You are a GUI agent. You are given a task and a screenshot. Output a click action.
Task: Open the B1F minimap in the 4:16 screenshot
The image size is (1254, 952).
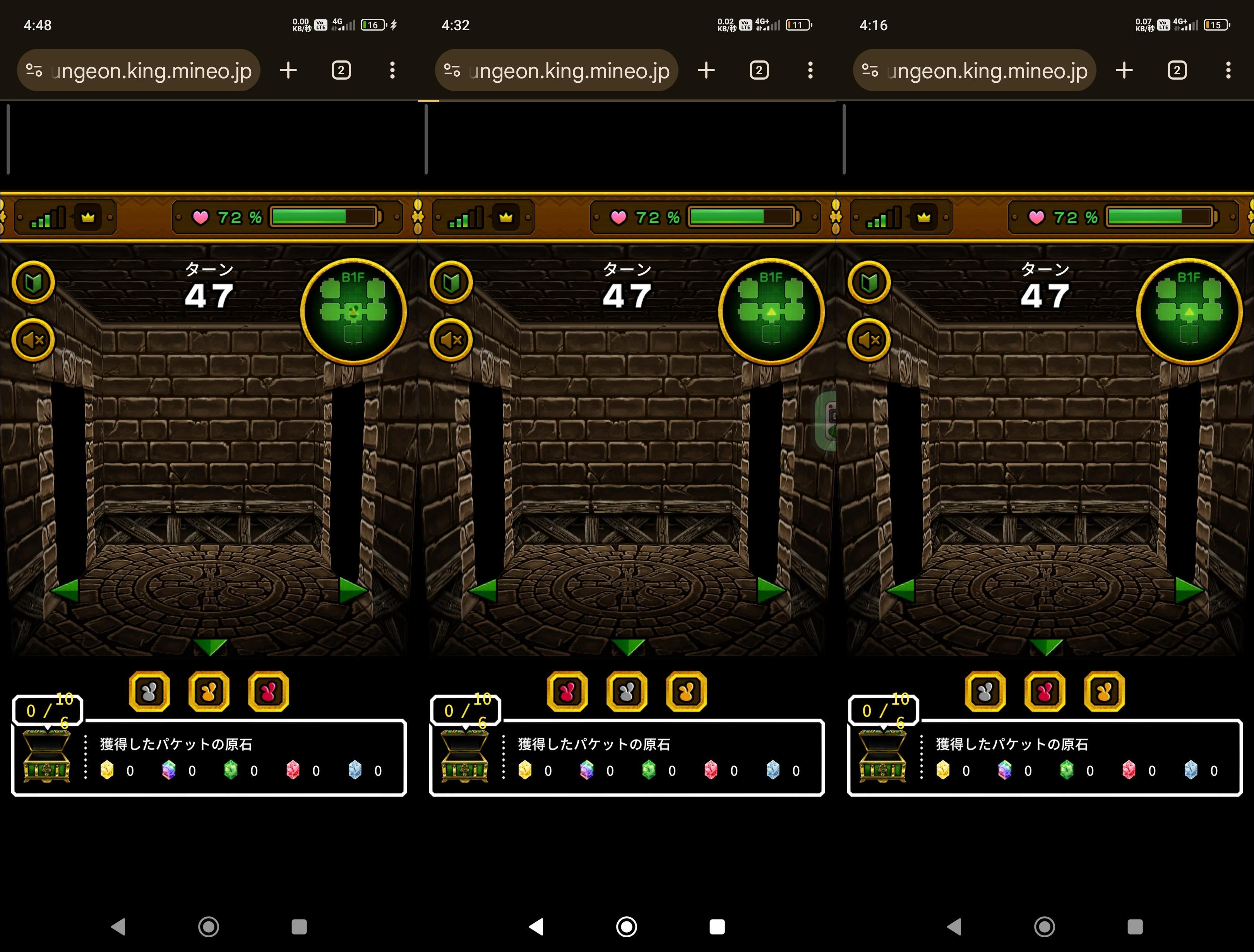click(x=1189, y=311)
